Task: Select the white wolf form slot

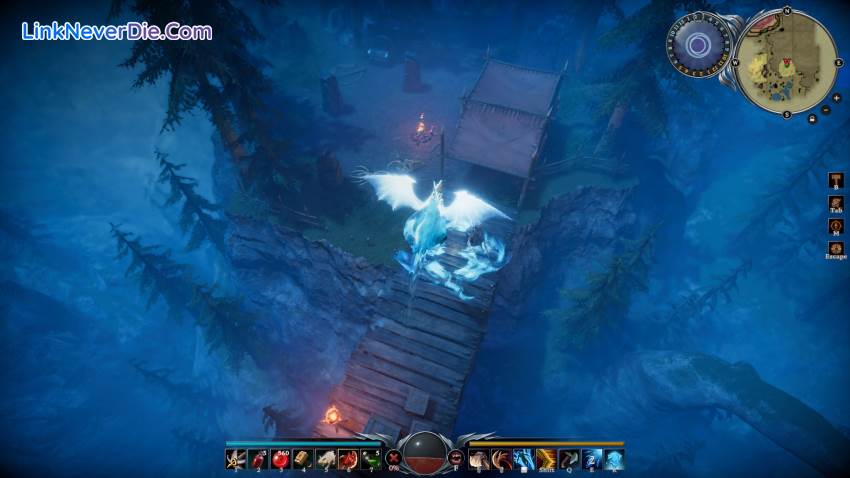Action: 325,460
